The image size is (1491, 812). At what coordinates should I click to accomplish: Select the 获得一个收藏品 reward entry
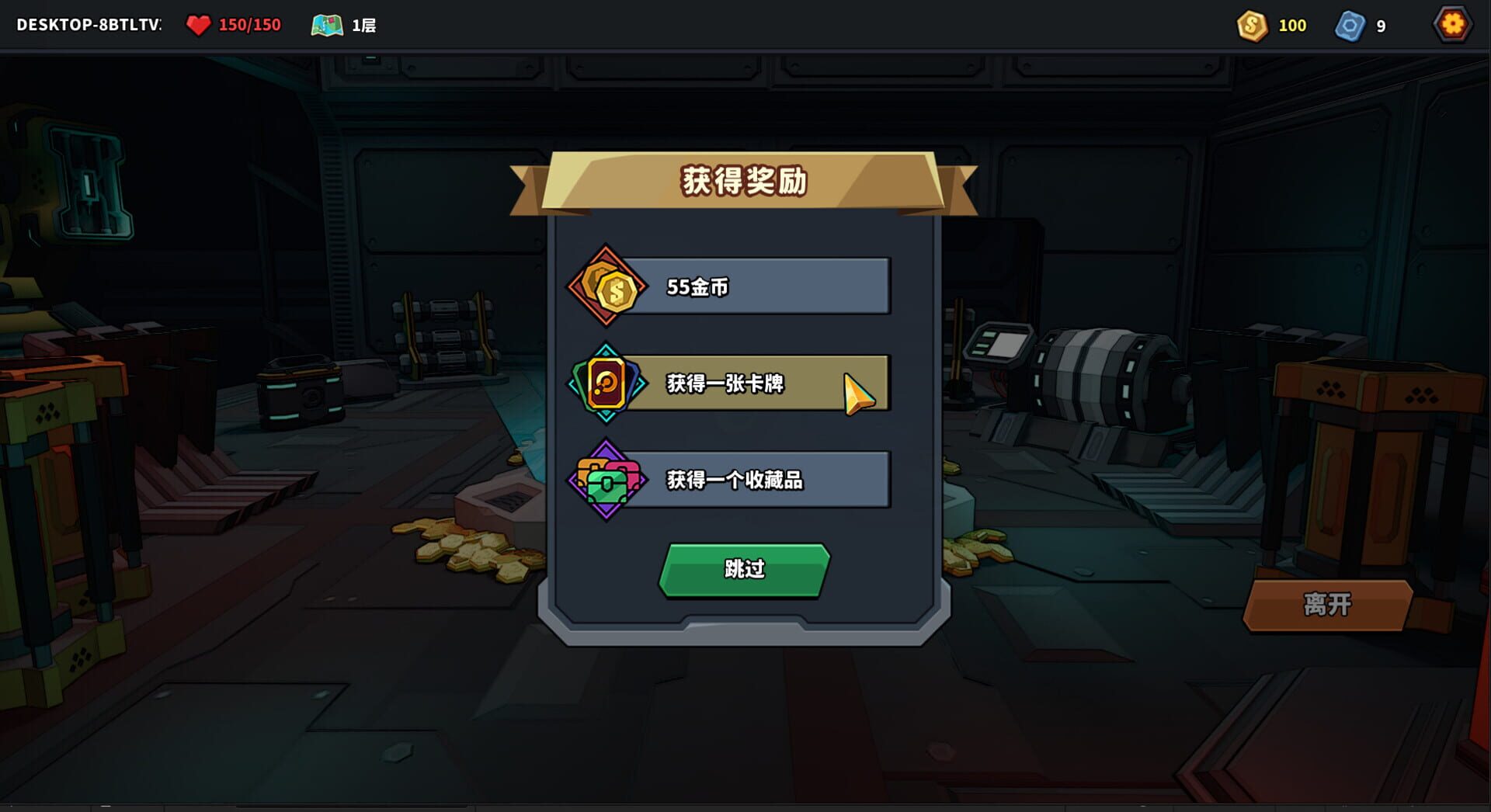pos(757,480)
